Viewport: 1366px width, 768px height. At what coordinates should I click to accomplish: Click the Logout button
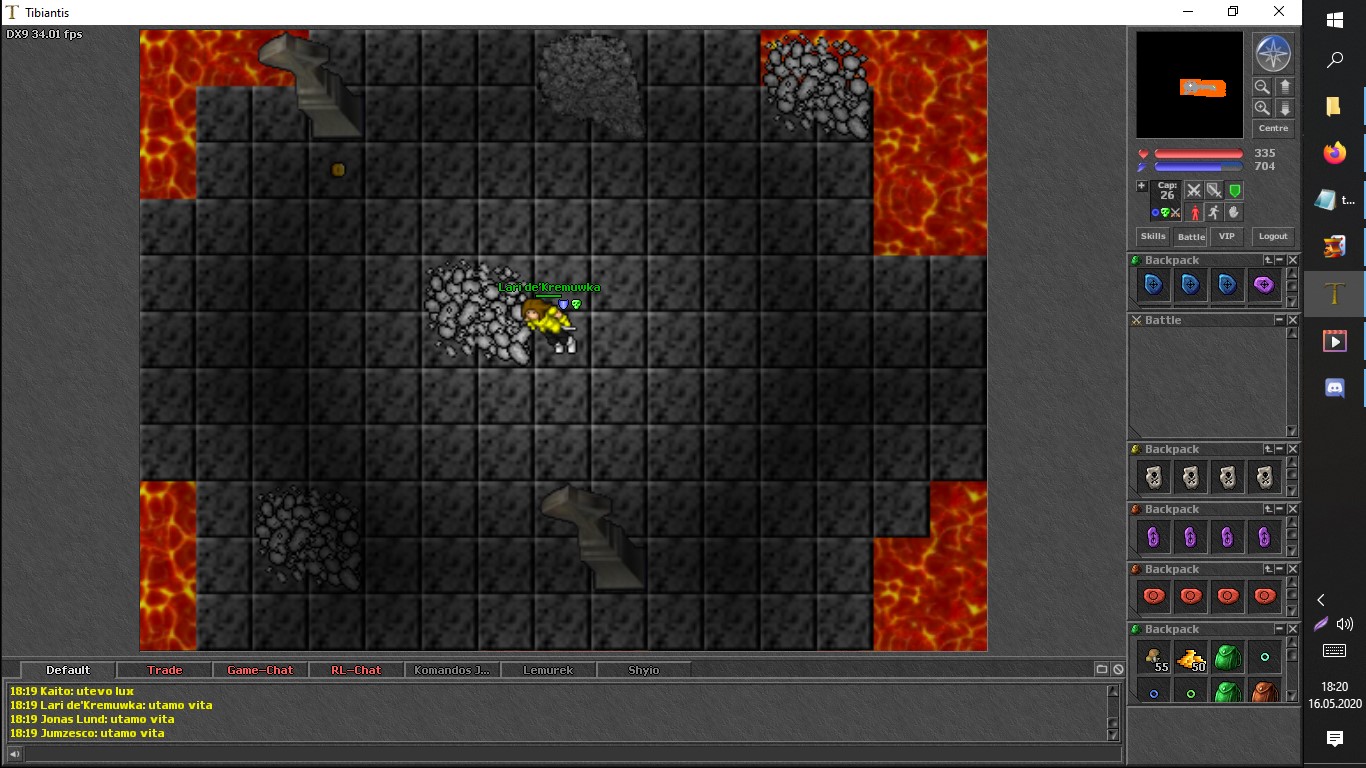(1273, 236)
